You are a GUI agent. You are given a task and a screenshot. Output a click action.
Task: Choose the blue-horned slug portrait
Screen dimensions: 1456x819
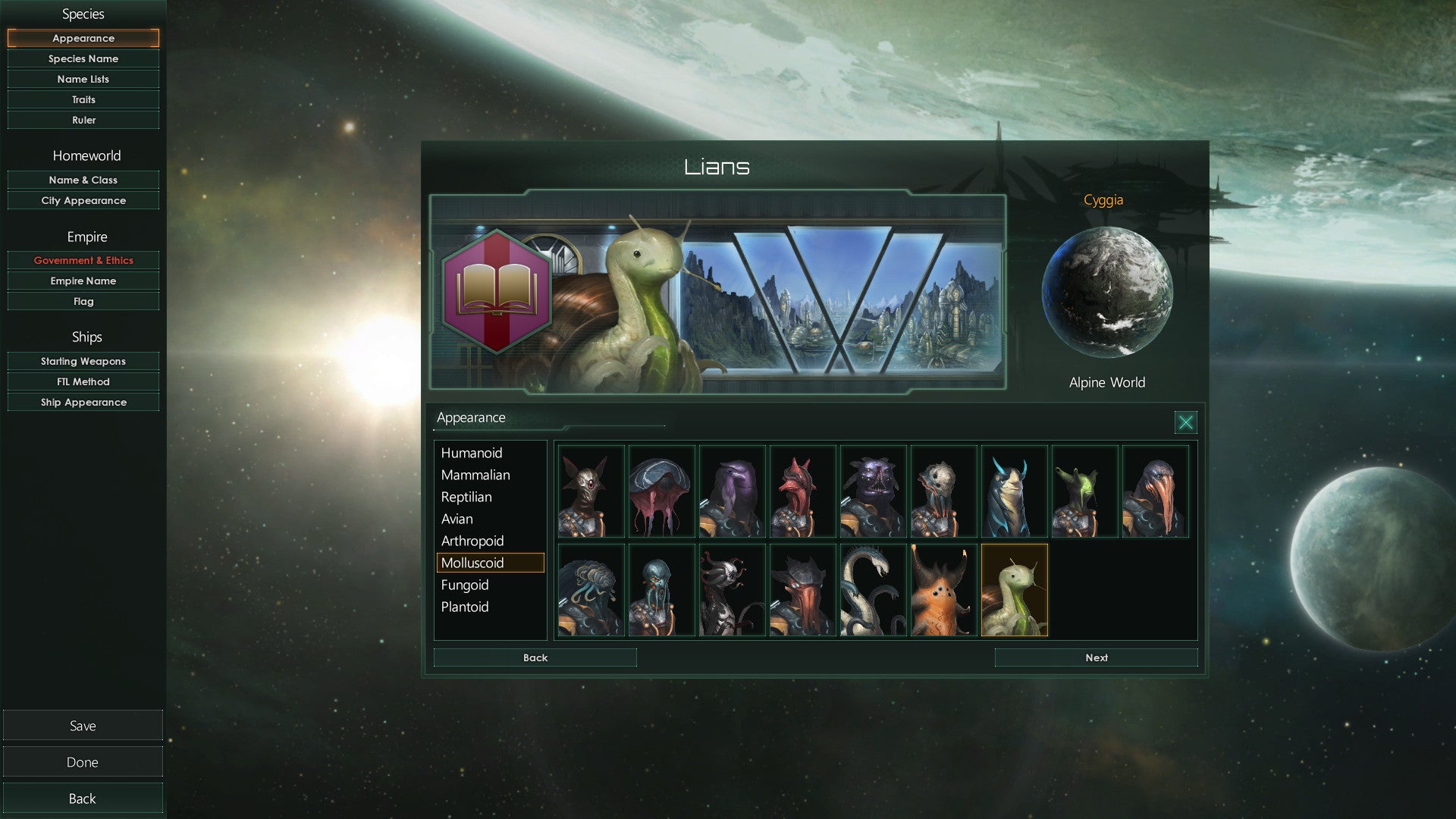pos(1014,491)
